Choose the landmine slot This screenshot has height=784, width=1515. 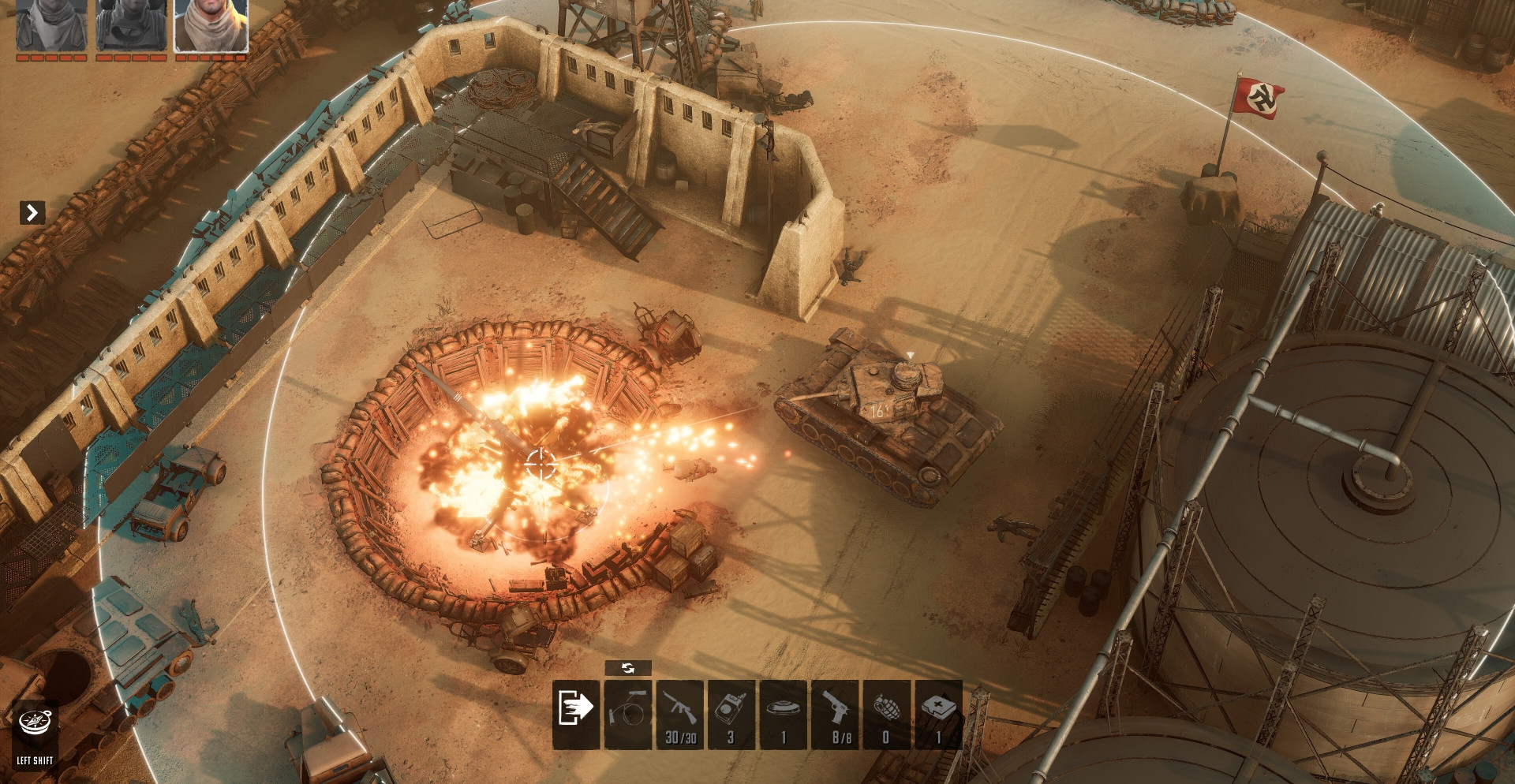[x=784, y=714]
